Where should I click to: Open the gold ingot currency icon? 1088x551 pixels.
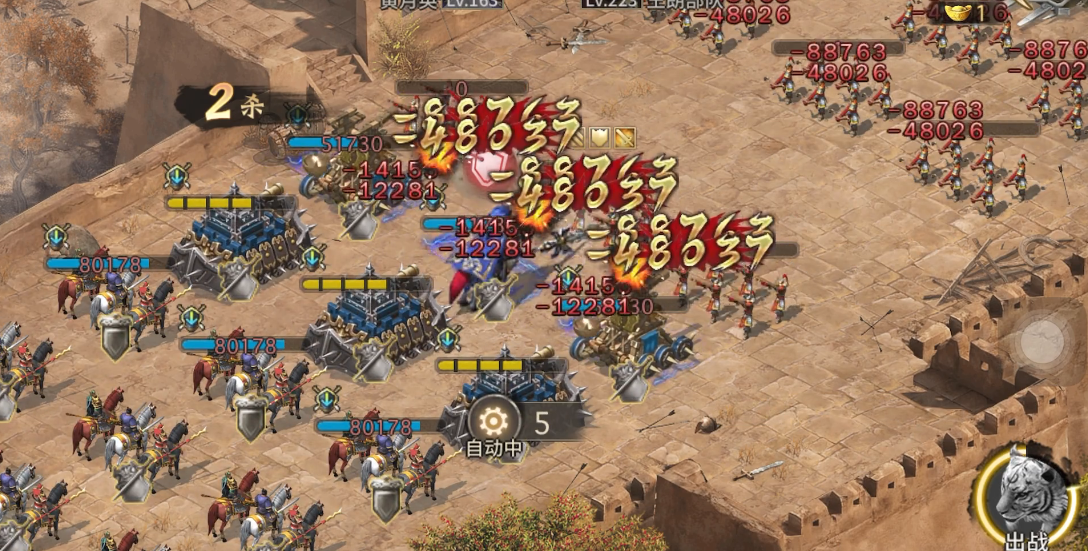click(959, 12)
